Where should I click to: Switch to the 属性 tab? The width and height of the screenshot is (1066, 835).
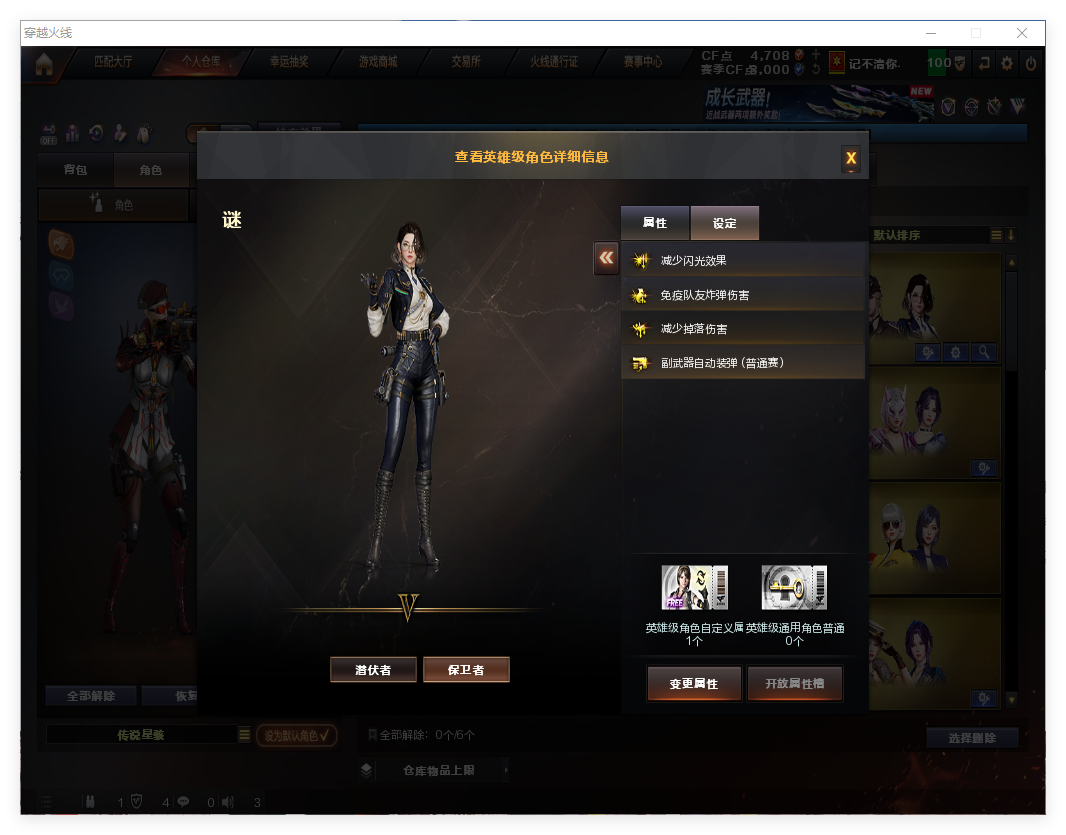pyautogui.click(x=655, y=223)
